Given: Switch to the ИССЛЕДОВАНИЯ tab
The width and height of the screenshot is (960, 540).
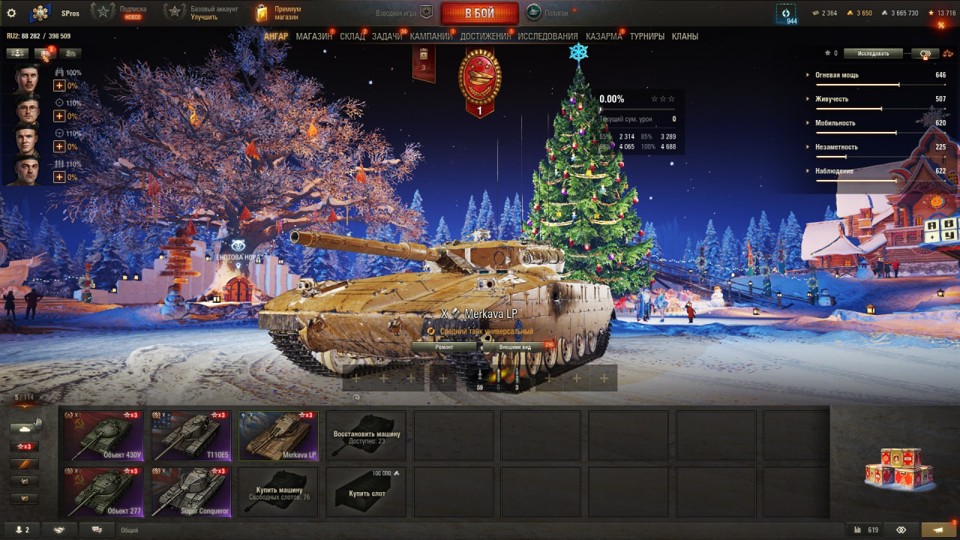Looking at the screenshot, I should [x=548, y=36].
